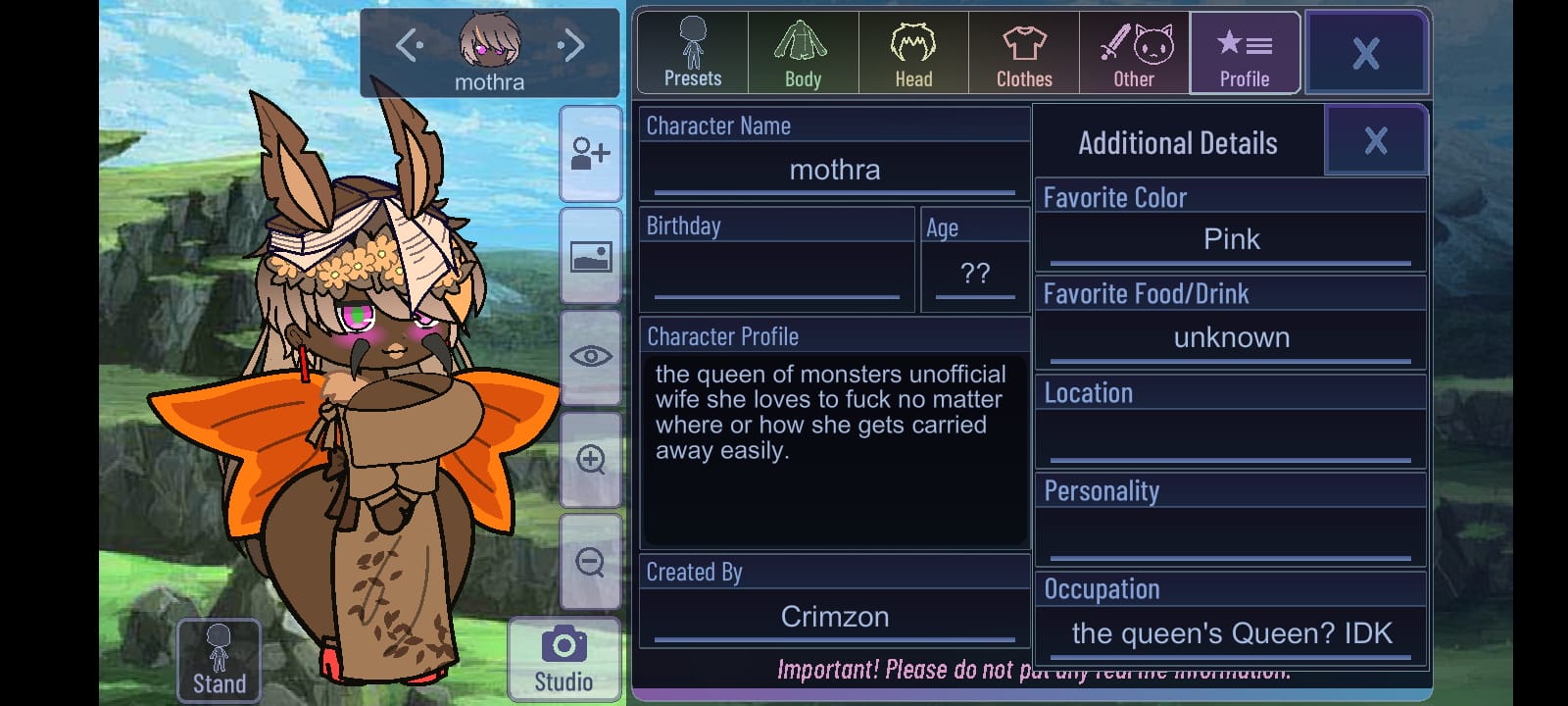The height and width of the screenshot is (706, 1568).
Task: Go to the previous character
Action: point(409,45)
